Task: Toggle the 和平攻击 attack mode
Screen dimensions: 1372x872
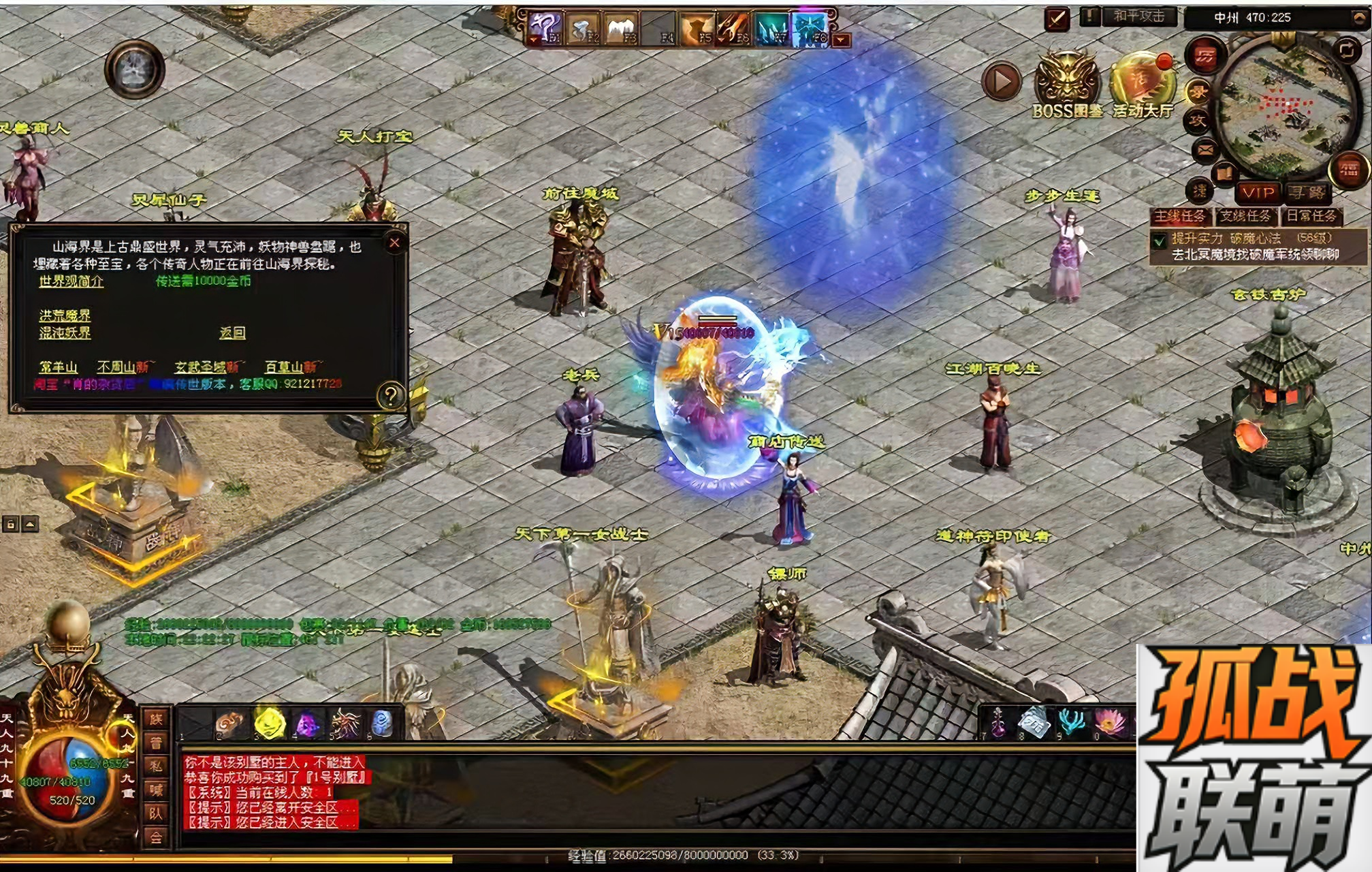Action: [x=1138, y=16]
